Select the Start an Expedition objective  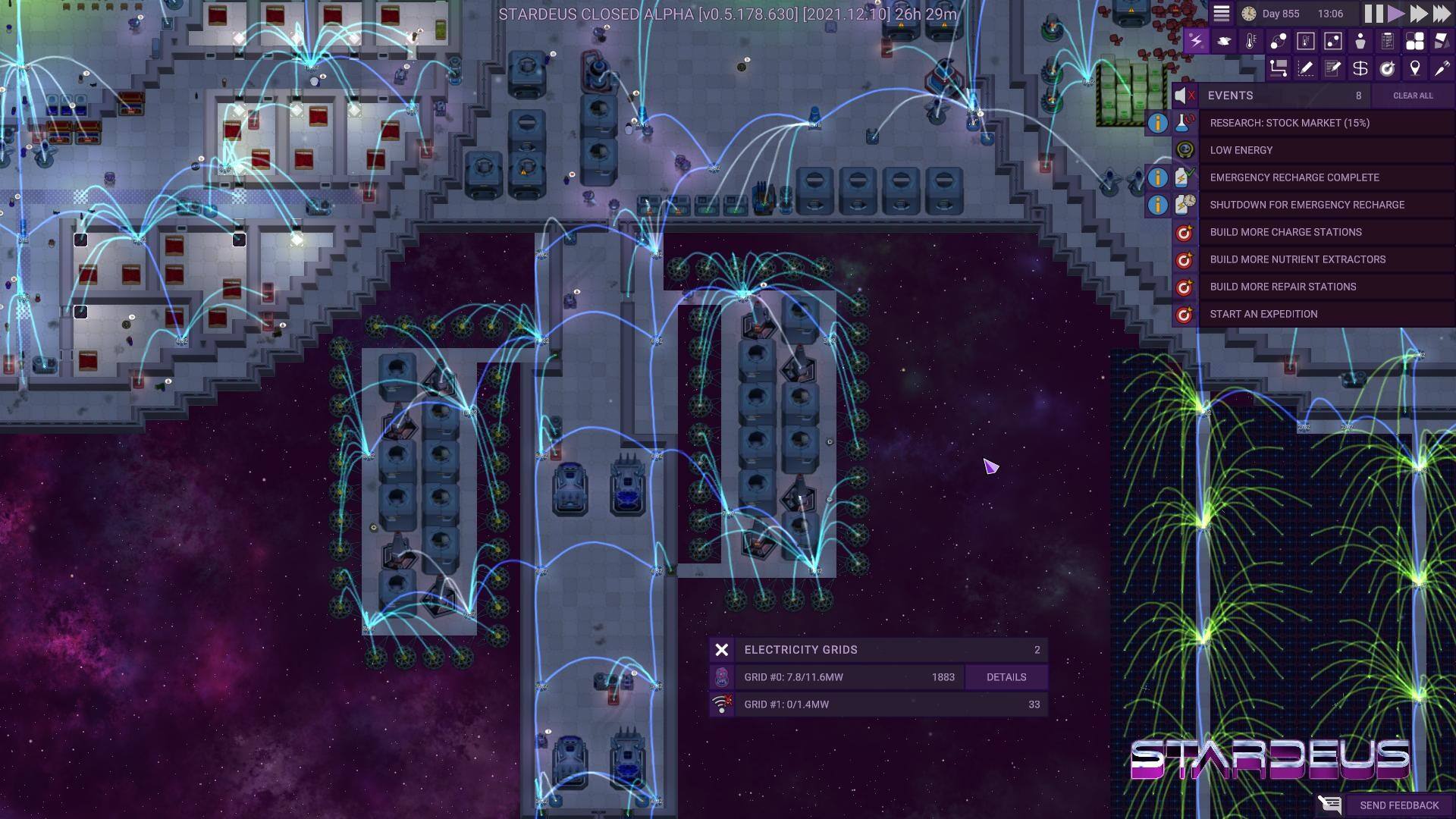pos(1263,314)
